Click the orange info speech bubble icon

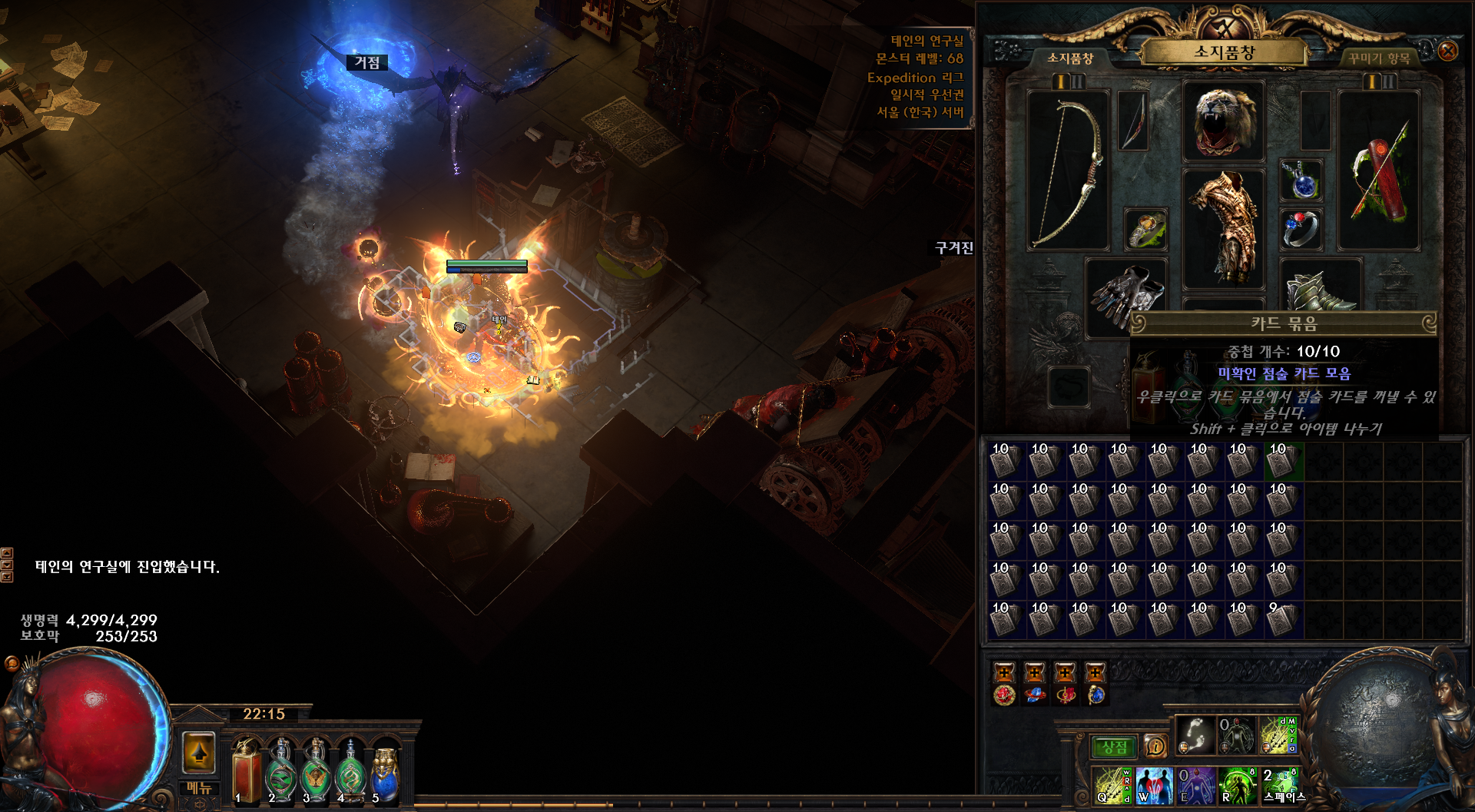(x=1155, y=746)
